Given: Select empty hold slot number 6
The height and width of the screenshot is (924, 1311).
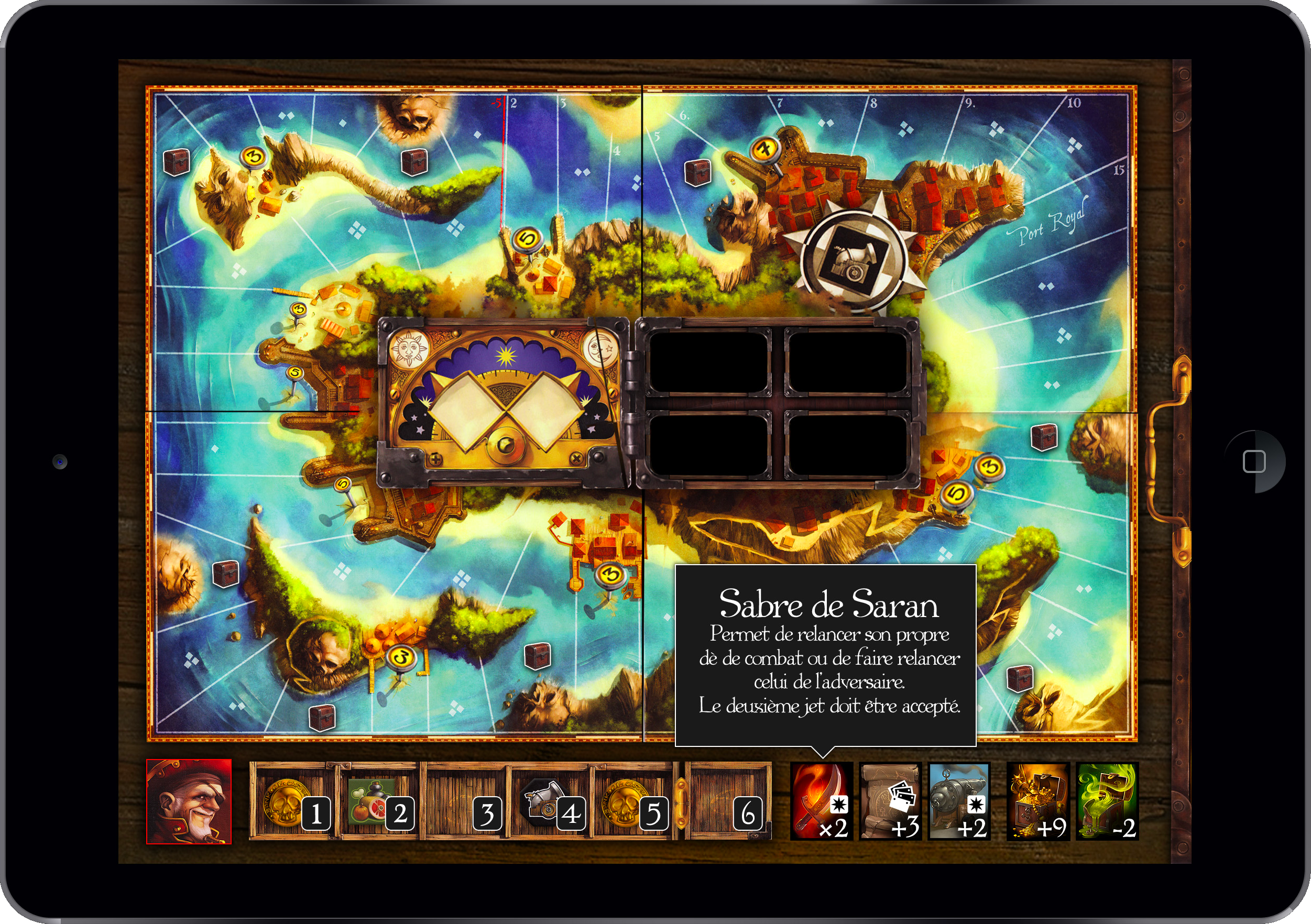Looking at the screenshot, I should pyautogui.click(x=728, y=802).
